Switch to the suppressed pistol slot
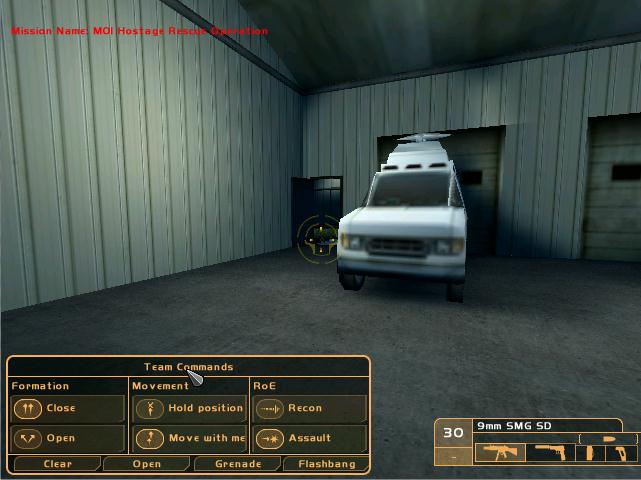The height and width of the screenshot is (480, 641). click(x=553, y=453)
